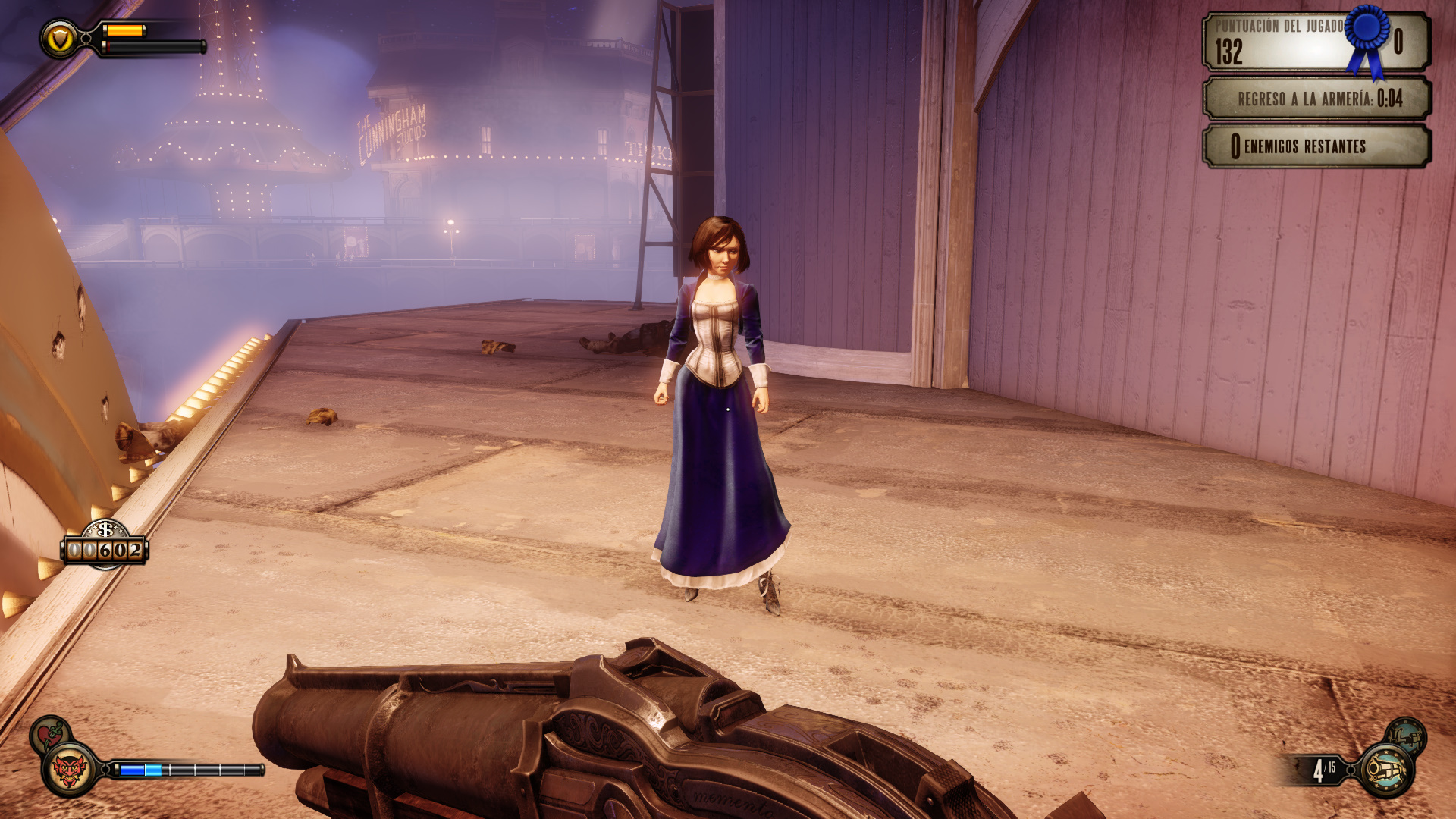Click the golden shield emblem
This screenshot has width=1456, height=819.
click(x=59, y=39)
